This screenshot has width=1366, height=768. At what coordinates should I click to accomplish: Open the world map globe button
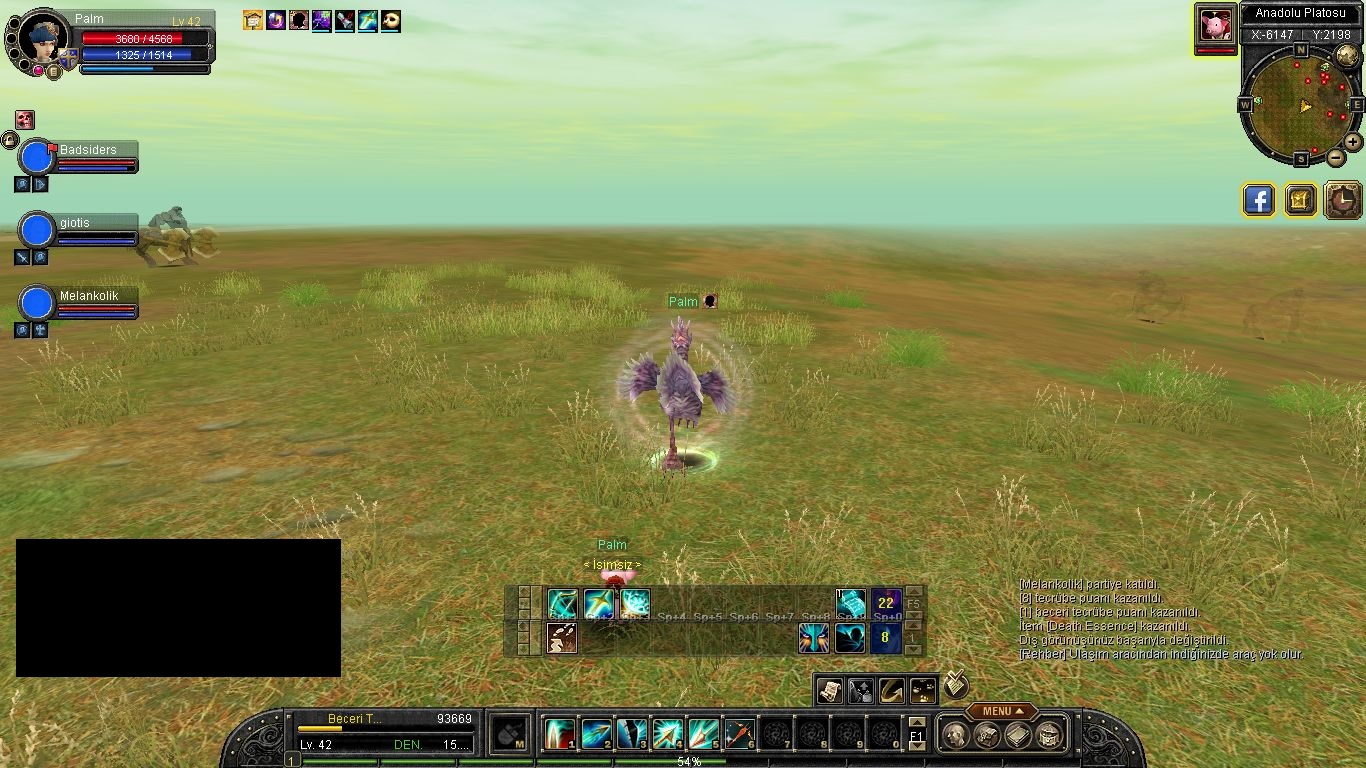coord(1347,56)
